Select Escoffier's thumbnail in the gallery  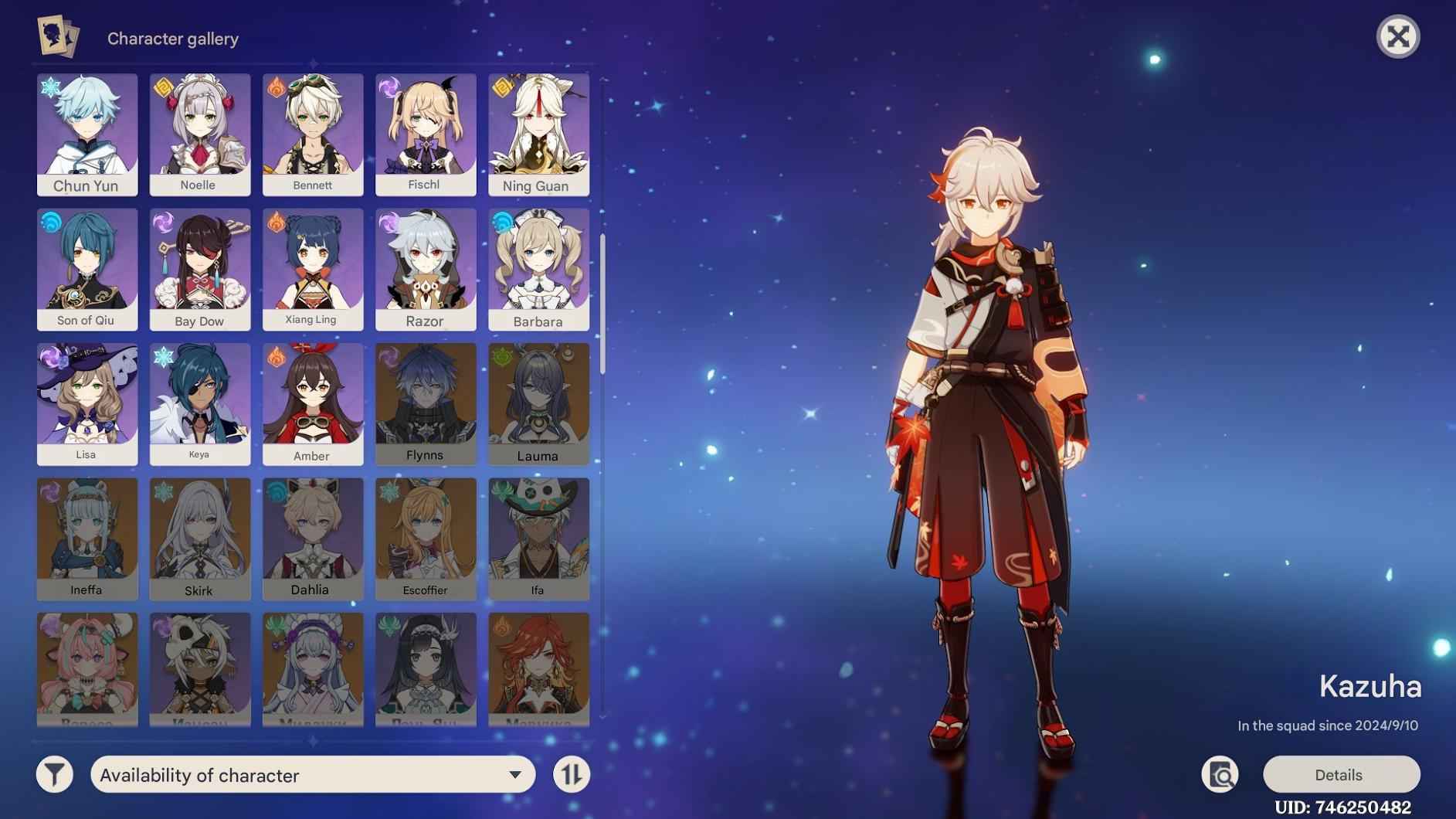coord(426,535)
